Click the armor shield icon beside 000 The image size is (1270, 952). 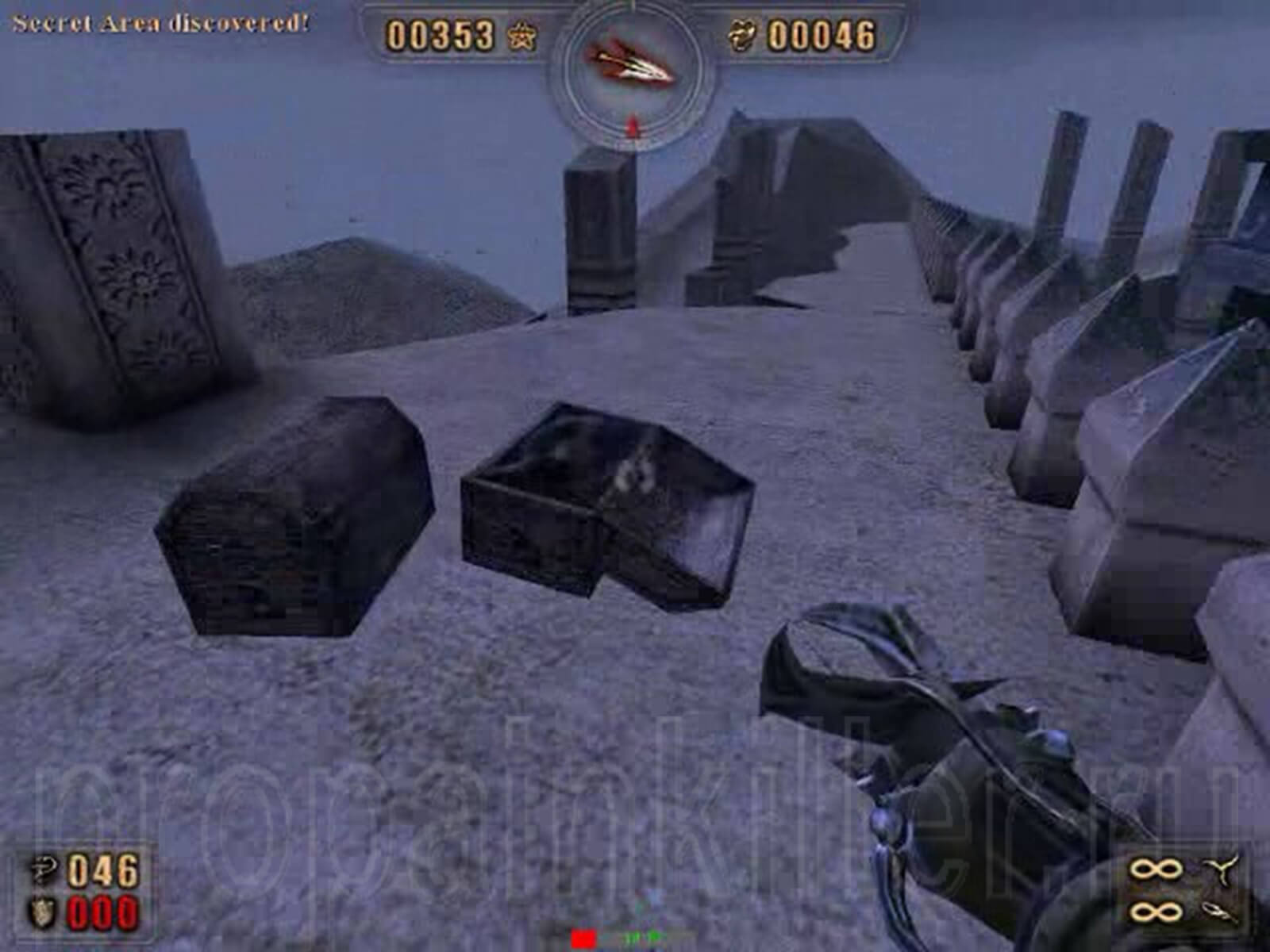[41, 912]
